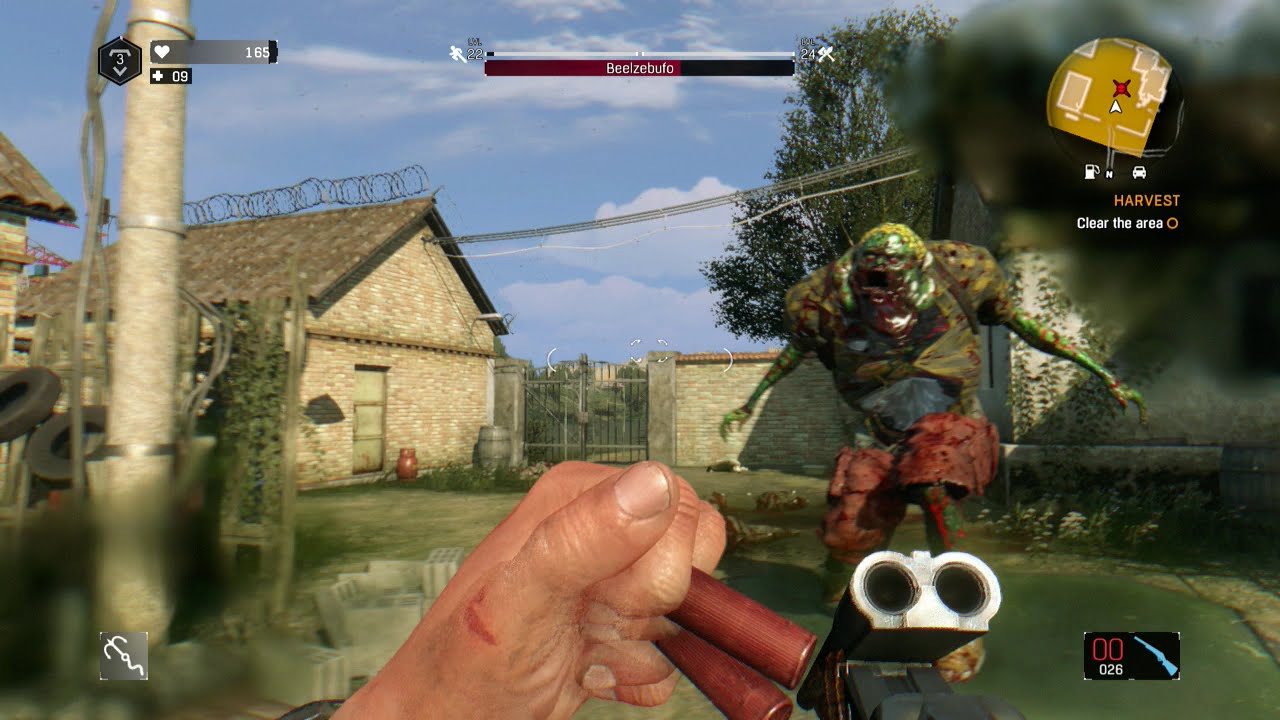Select the white player arrow on the minimap

pos(1114,107)
